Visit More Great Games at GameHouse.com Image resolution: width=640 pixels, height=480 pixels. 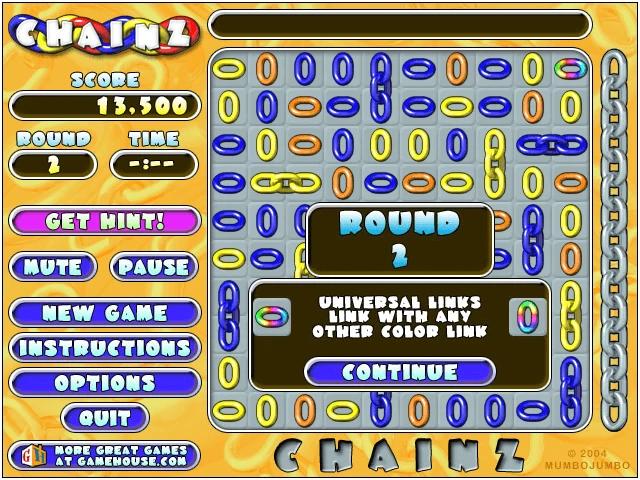104,456
